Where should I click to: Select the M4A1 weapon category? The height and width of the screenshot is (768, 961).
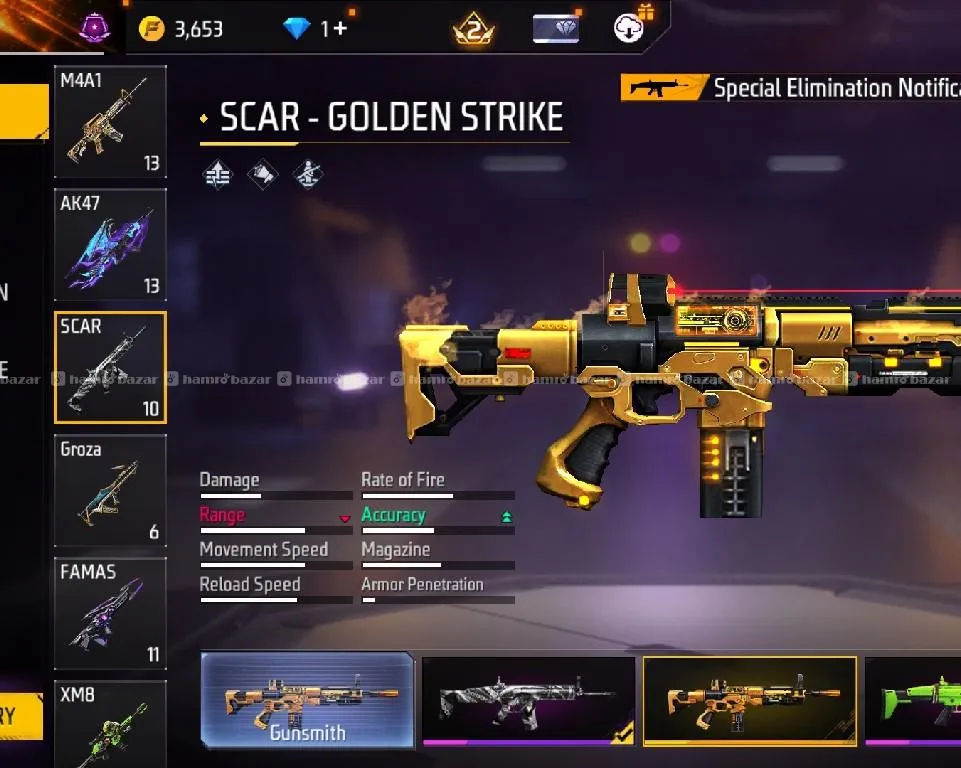click(x=110, y=121)
